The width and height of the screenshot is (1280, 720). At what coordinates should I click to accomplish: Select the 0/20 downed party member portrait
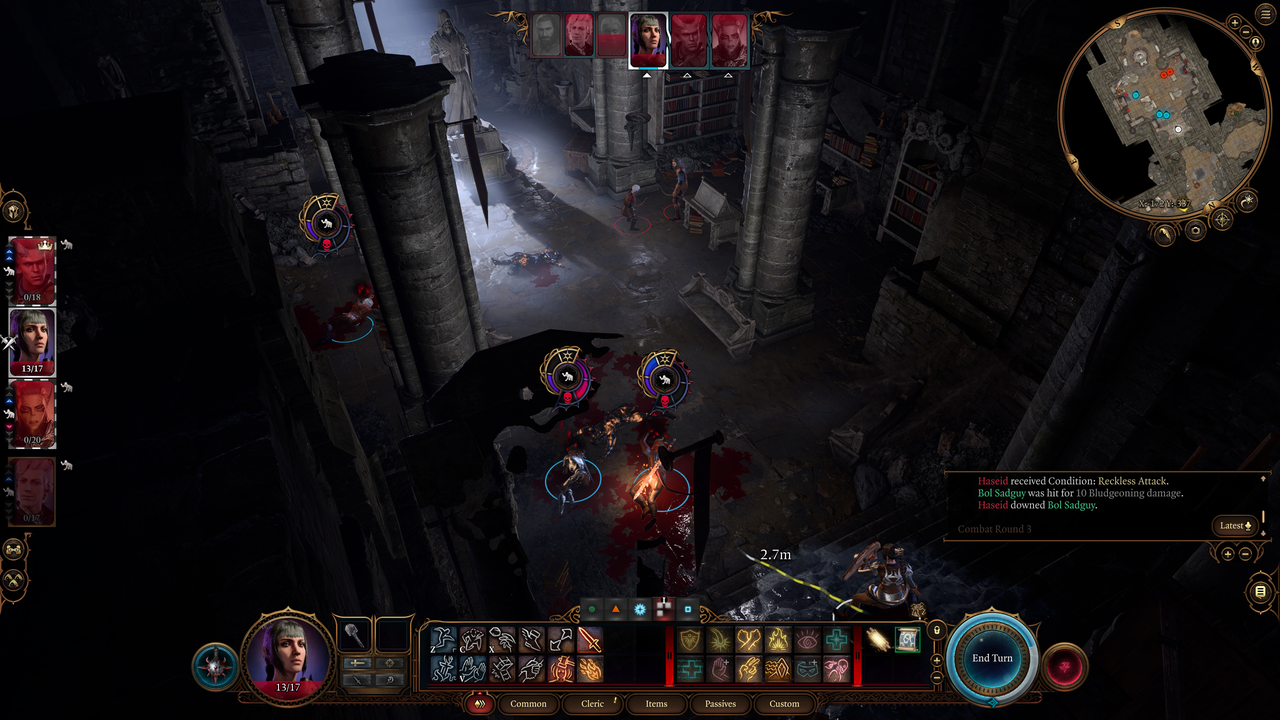pyautogui.click(x=32, y=413)
